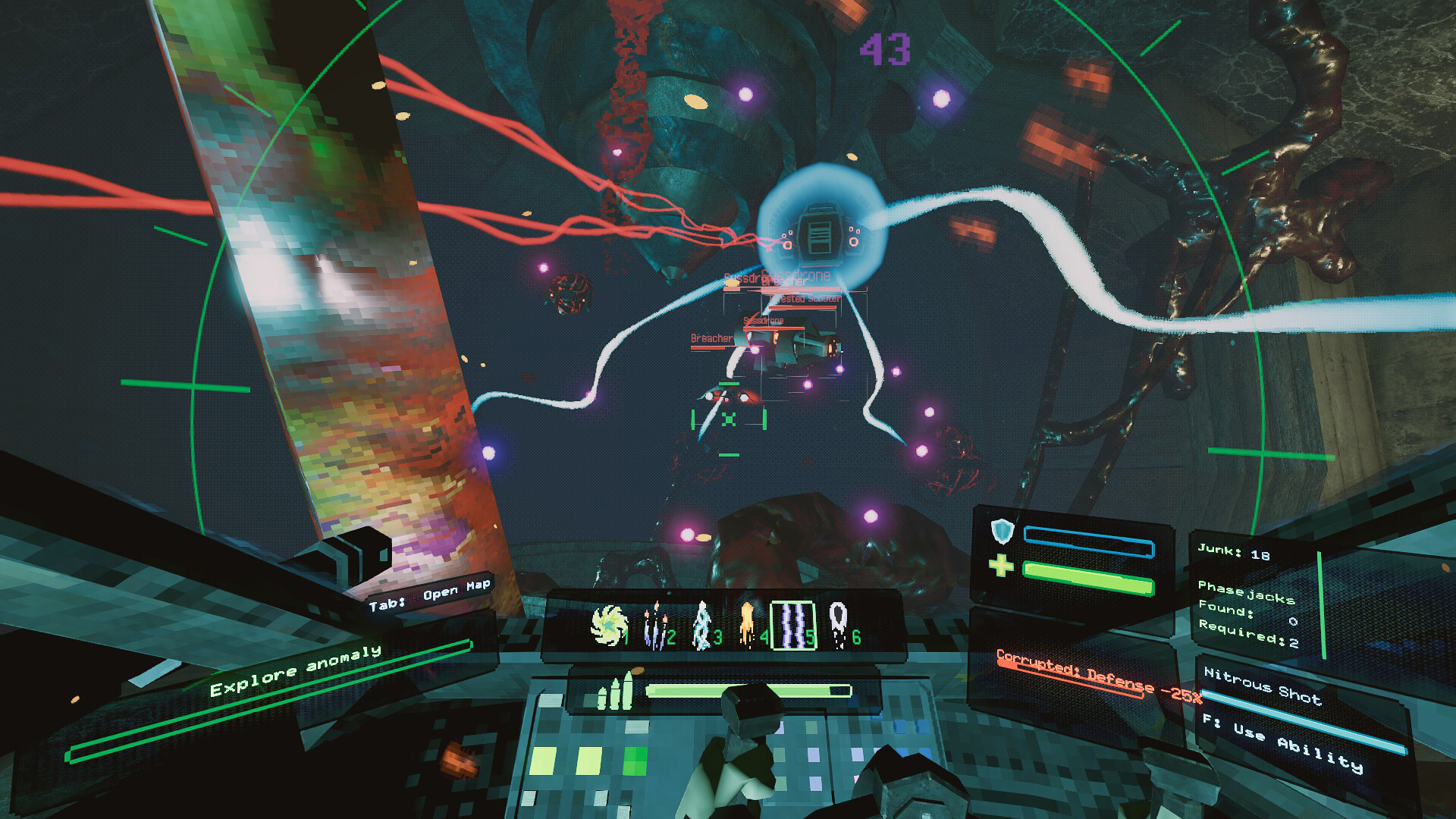Click the Explore anomaly objective label
This screenshot has height=819, width=1456.
tap(296, 672)
